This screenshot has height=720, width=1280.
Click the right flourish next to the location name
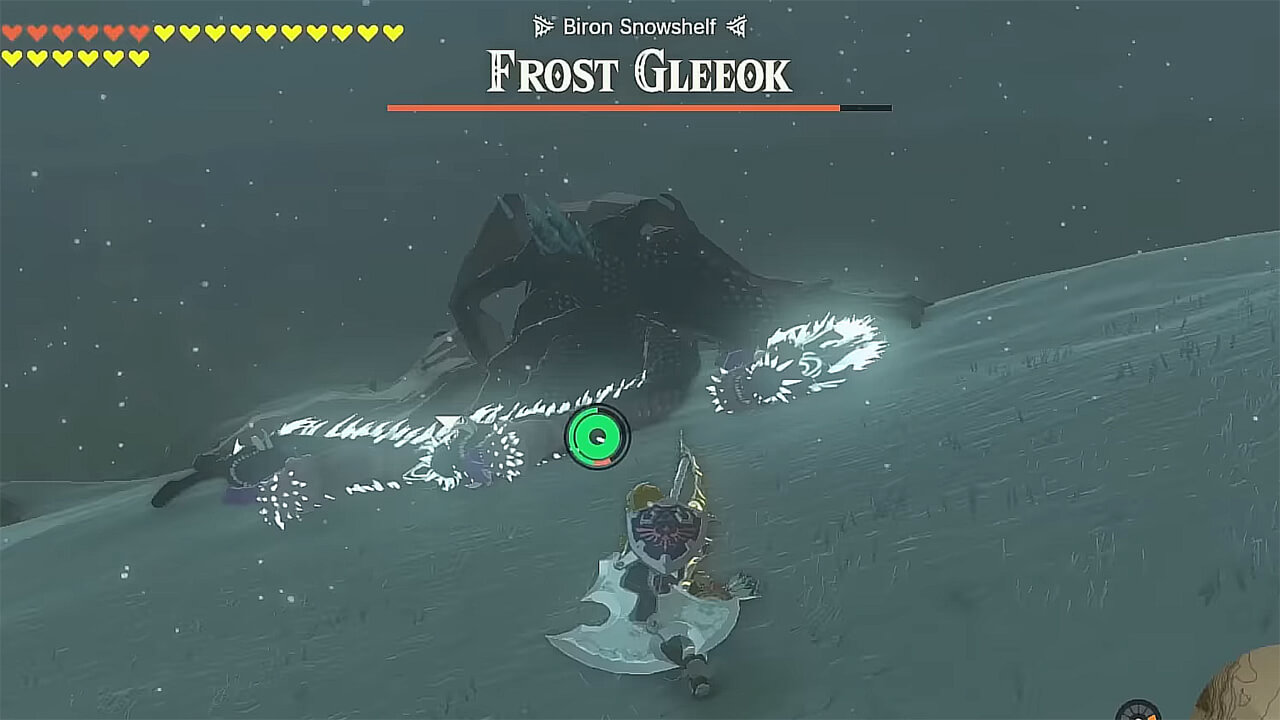[x=737, y=28]
